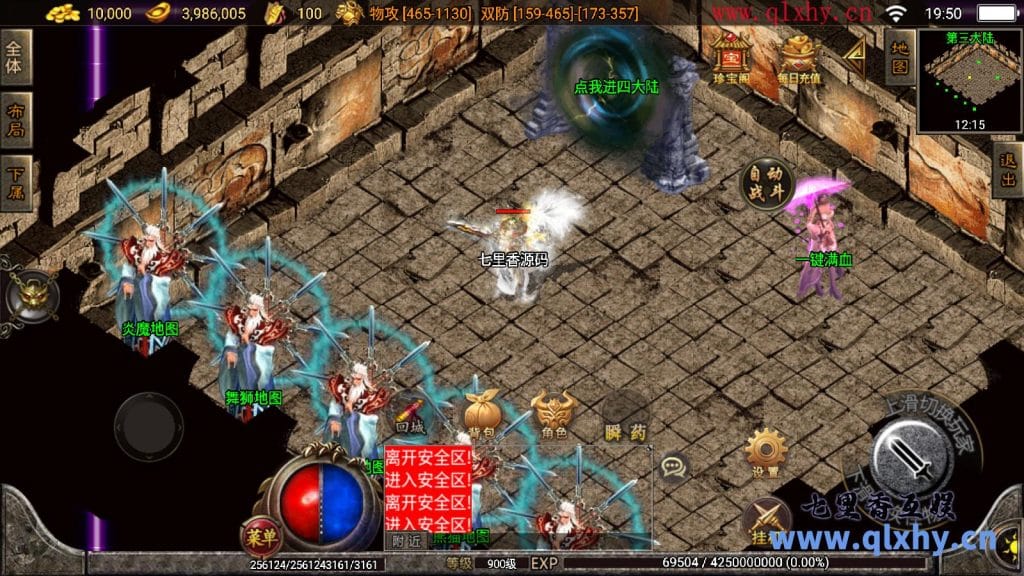Open 设置 settings gear
The width and height of the screenshot is (1024, 576).
(767, 453)
